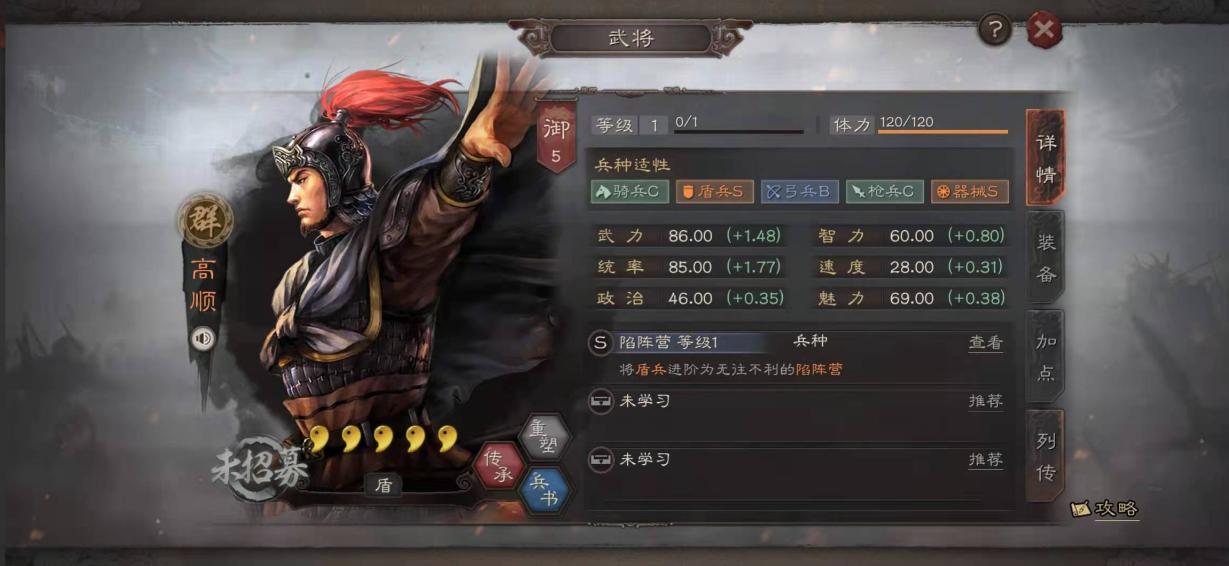Show the 列传 biography tab

(x=1045, y=456)
